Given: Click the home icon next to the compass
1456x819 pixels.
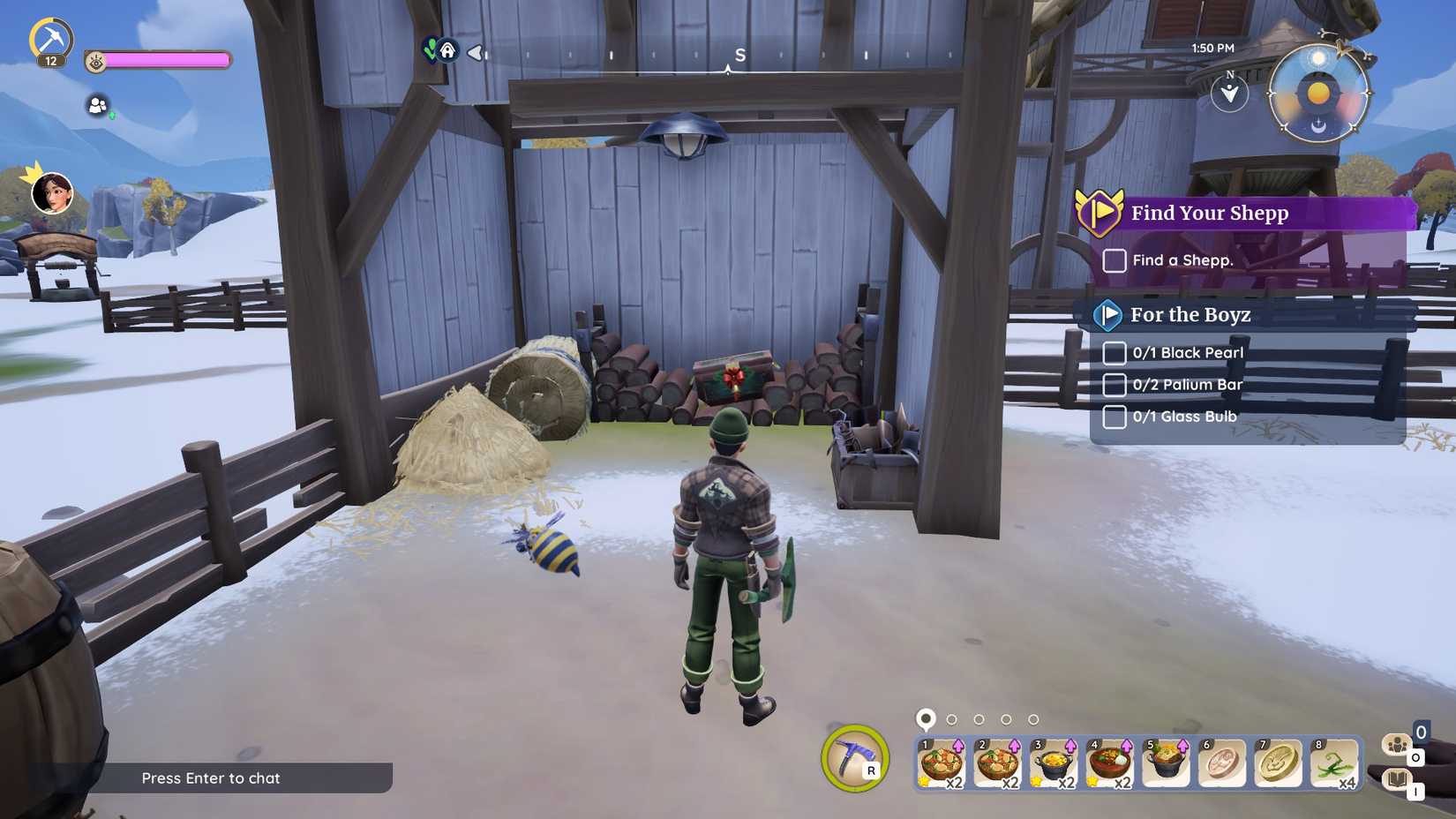Looking at the screenshot, I should pos(449,51).
